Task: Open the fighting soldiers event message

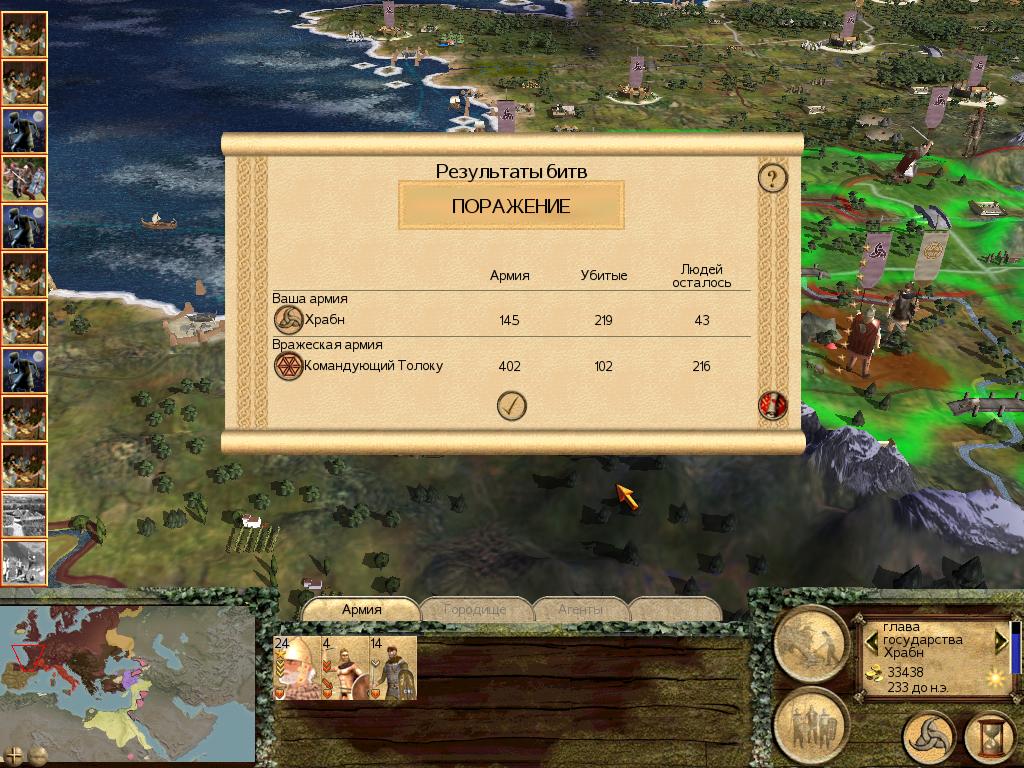Action: coord(24,179)
